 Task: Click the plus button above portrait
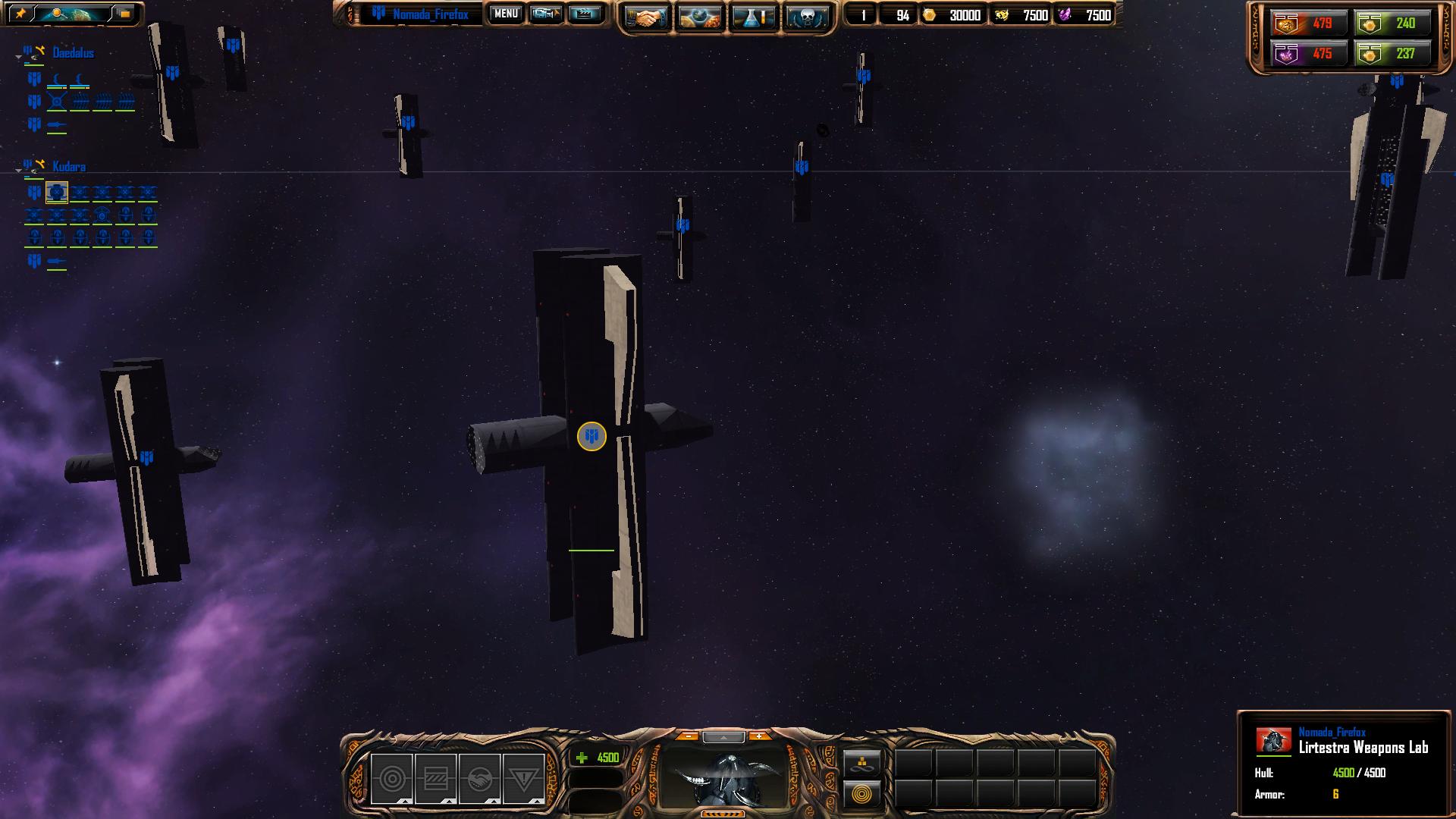[x=758, y=736]
